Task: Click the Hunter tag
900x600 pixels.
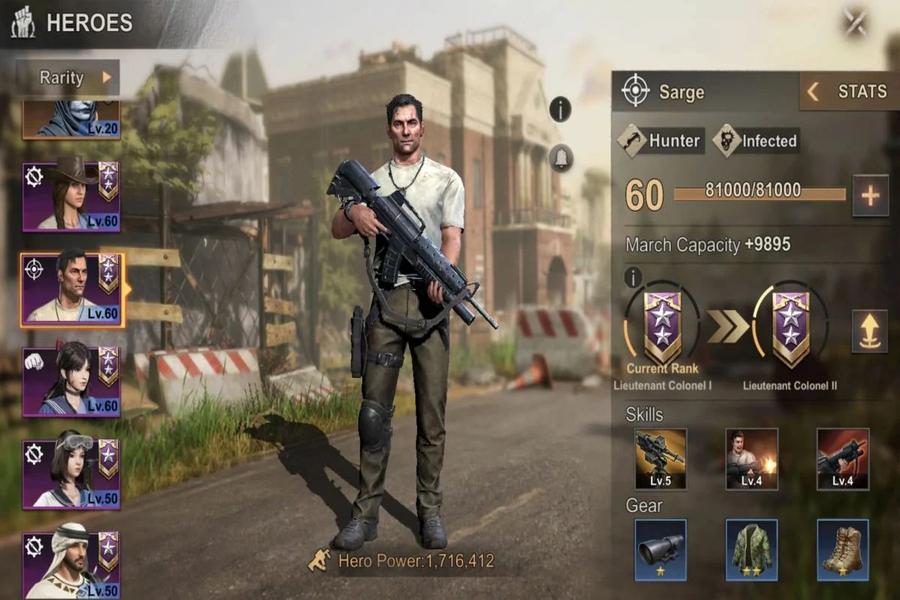Action: 661,141
